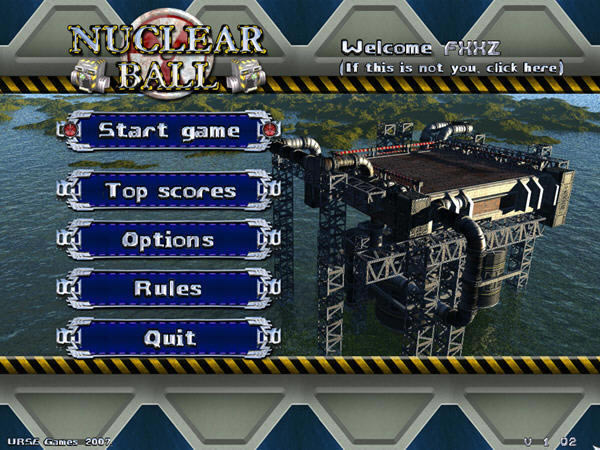Open the Top scores list

(169, 190)
